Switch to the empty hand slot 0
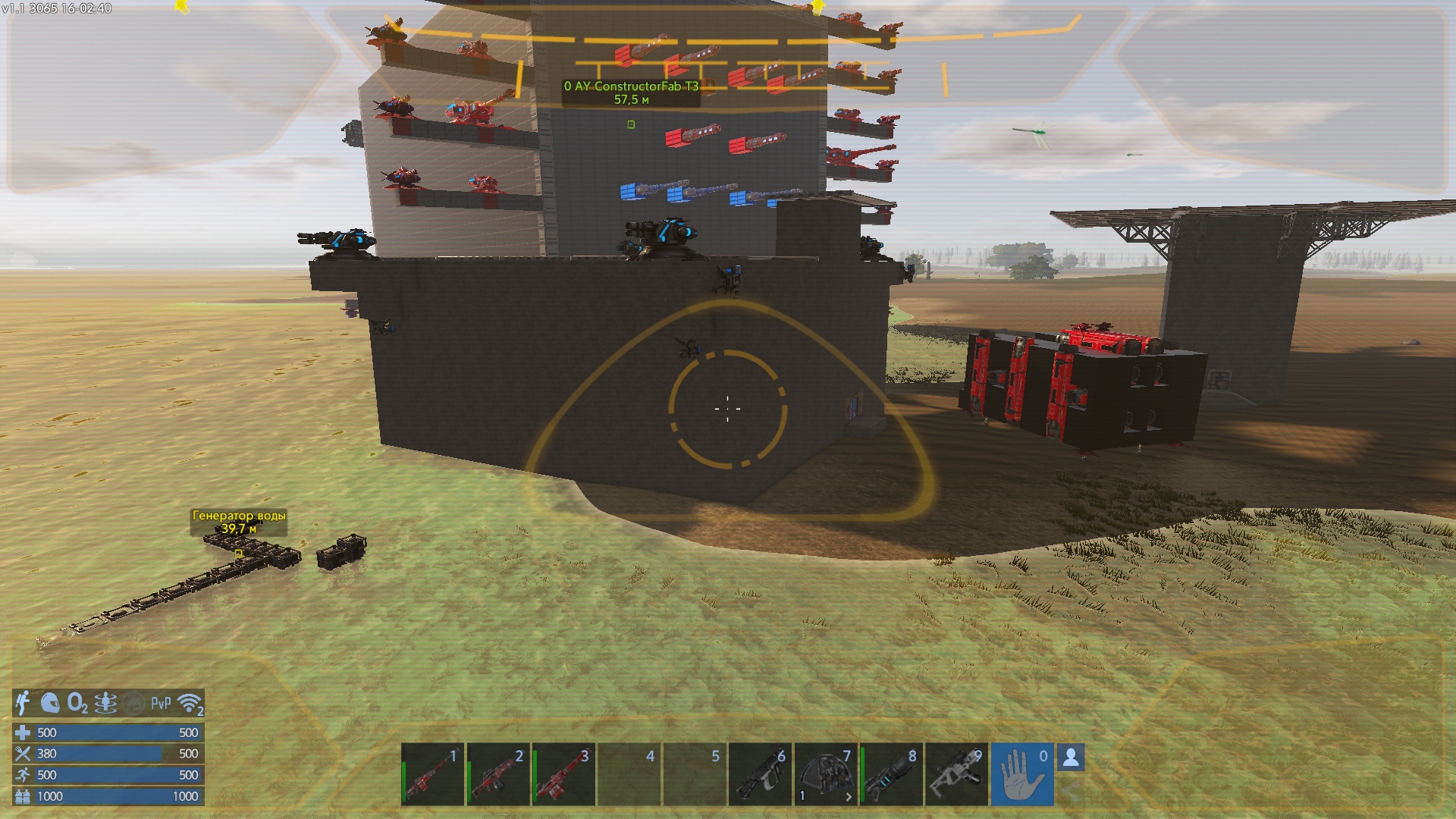 (1021, 774)
